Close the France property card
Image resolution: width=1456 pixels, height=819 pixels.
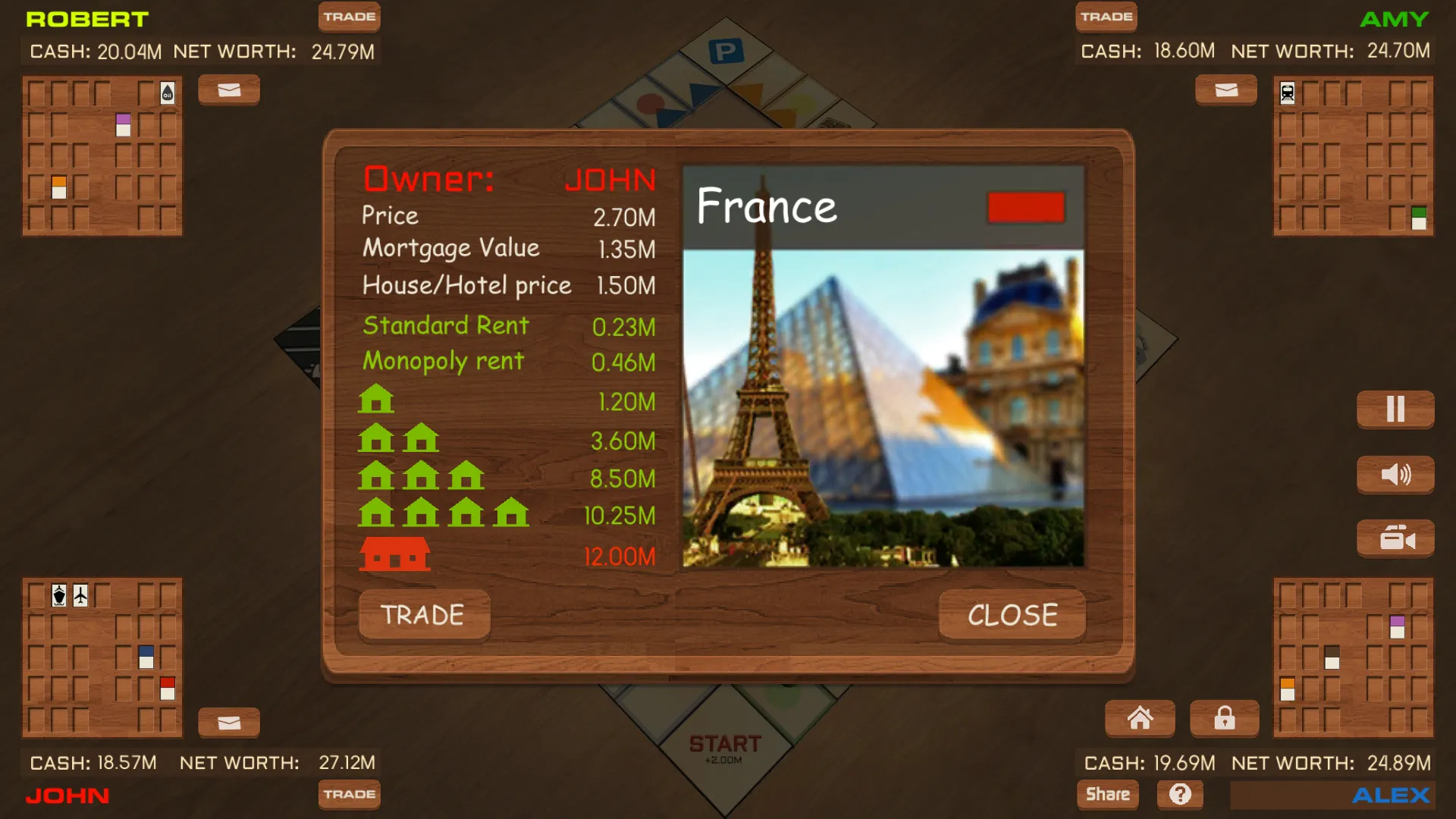click(1012, 615)
